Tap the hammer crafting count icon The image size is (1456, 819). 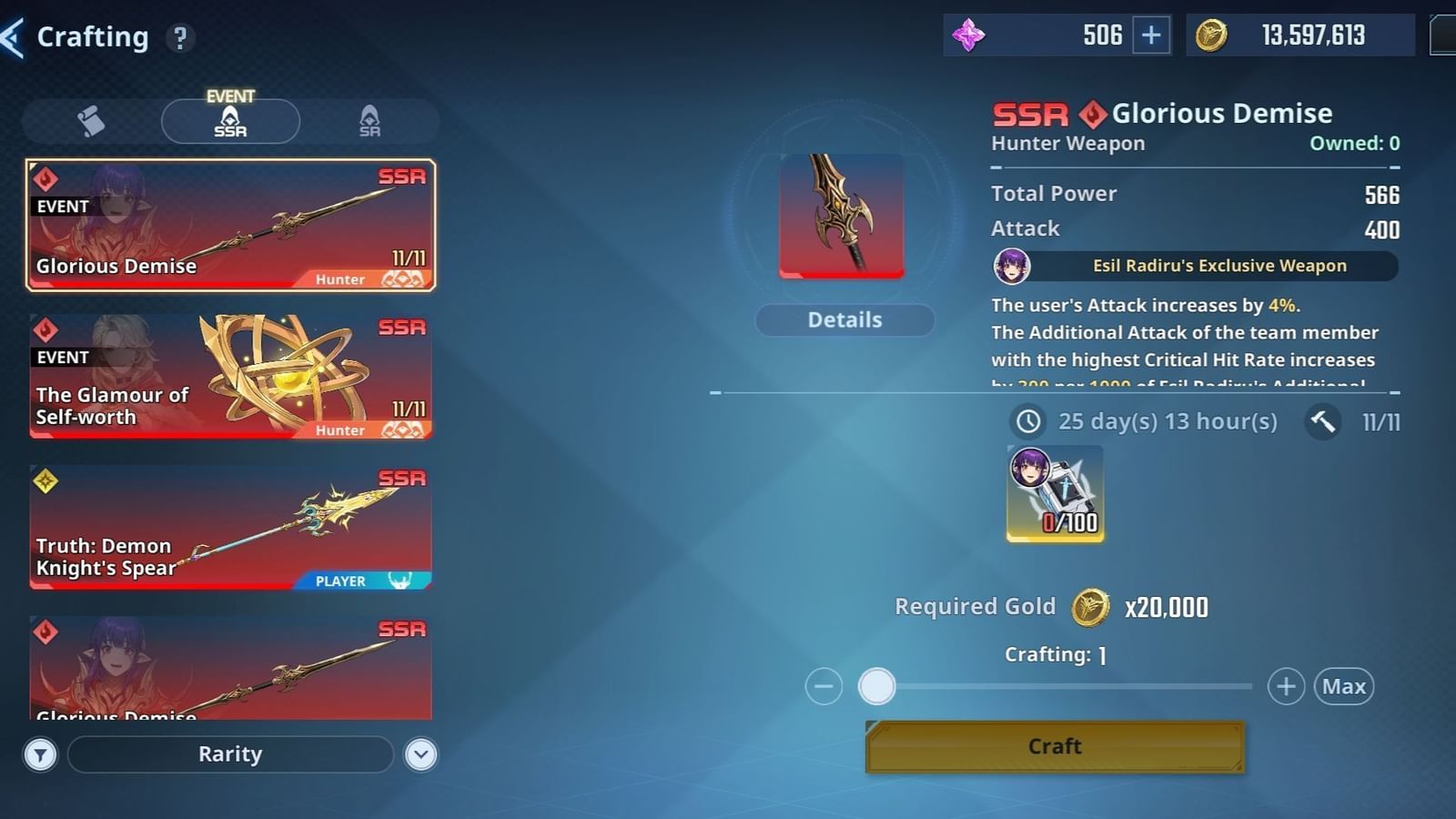click(1321, 421)
